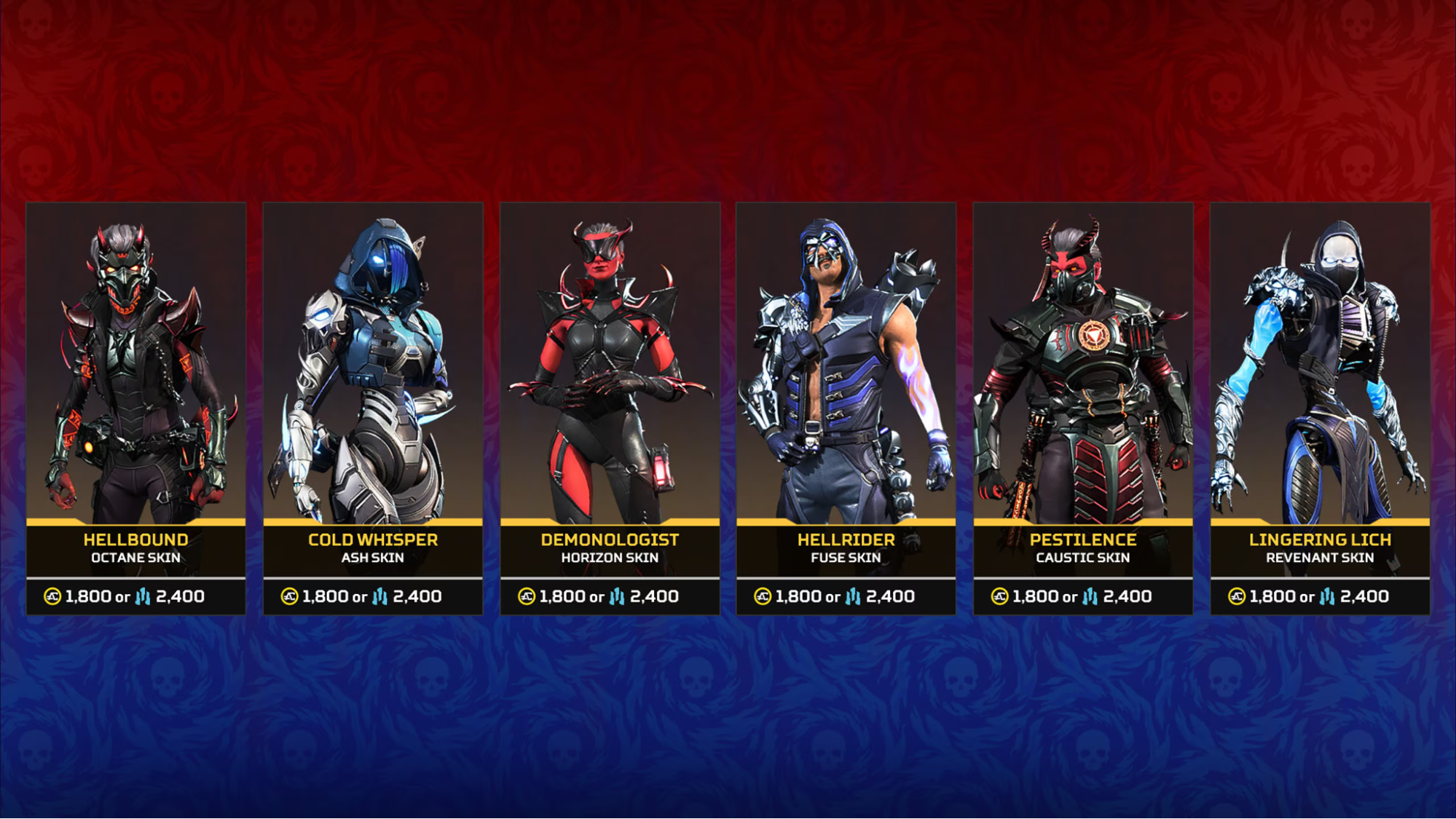Select the Apex Coins icon under the Demonologist skin
Viewport: 1456px width, 819px height.
tap(525, 596)
